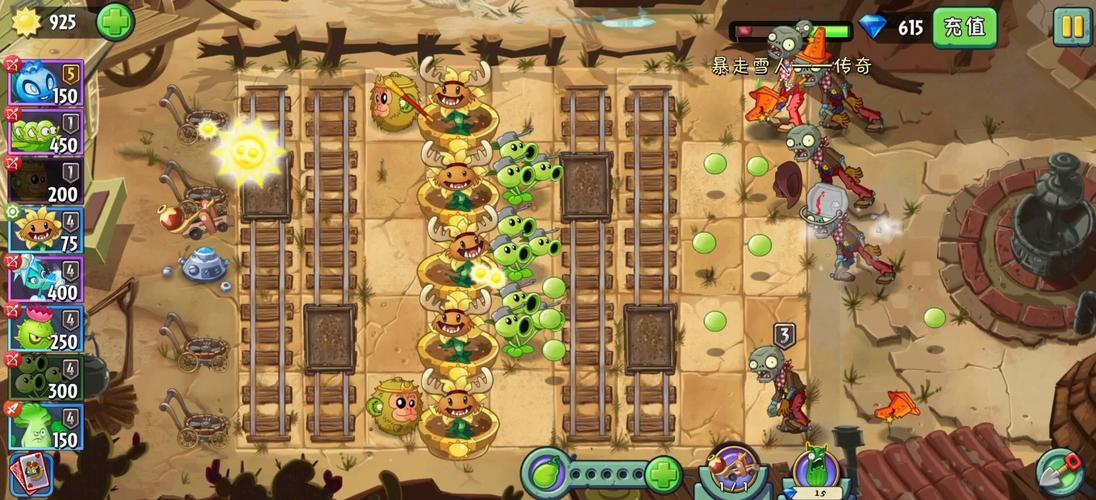This screenshot has height=500, width=1096.
Task: Select the 150-cost bonk choy seed packet
Action: click(x=45, y=425)
